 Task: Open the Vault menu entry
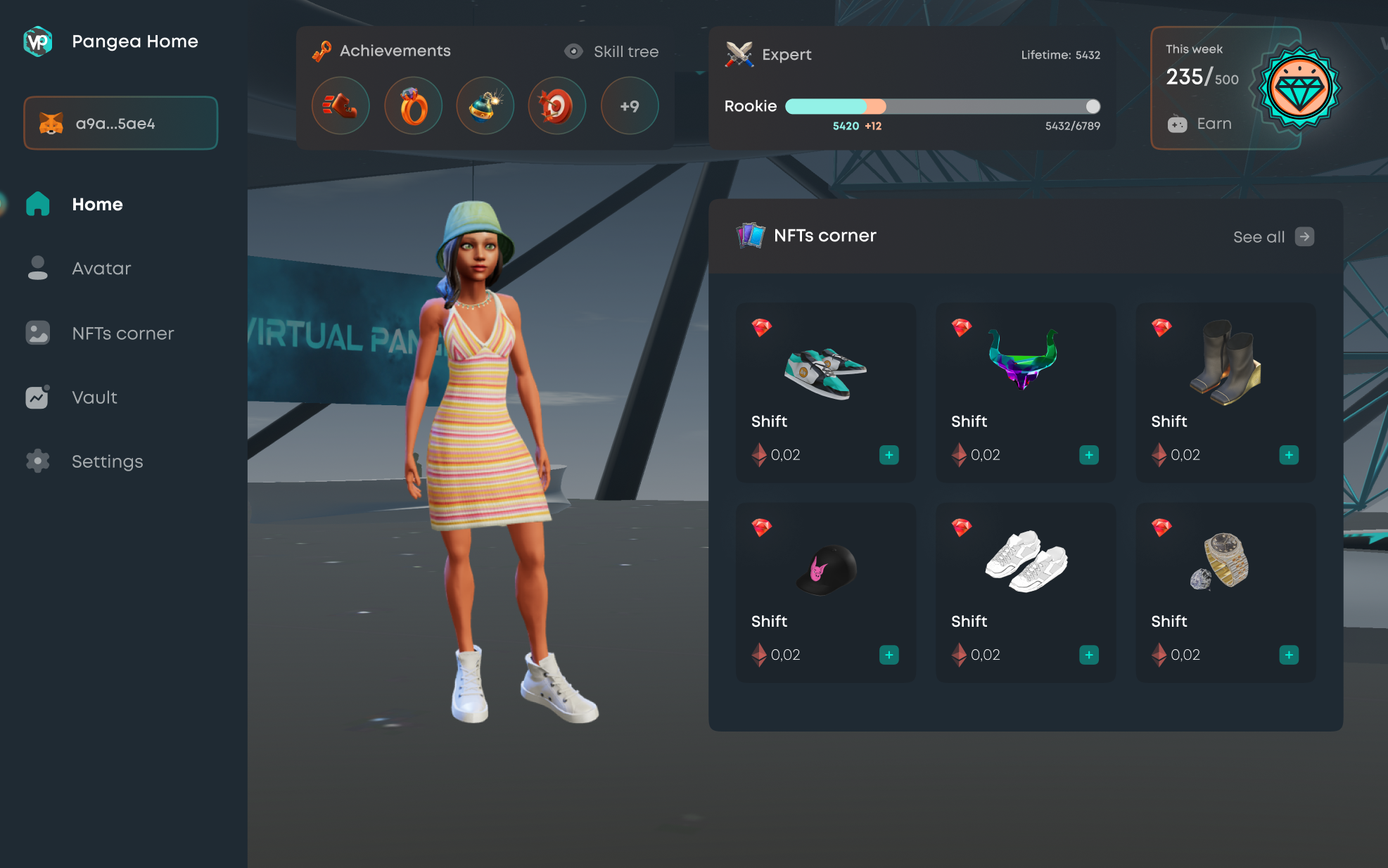click(94, 397)
